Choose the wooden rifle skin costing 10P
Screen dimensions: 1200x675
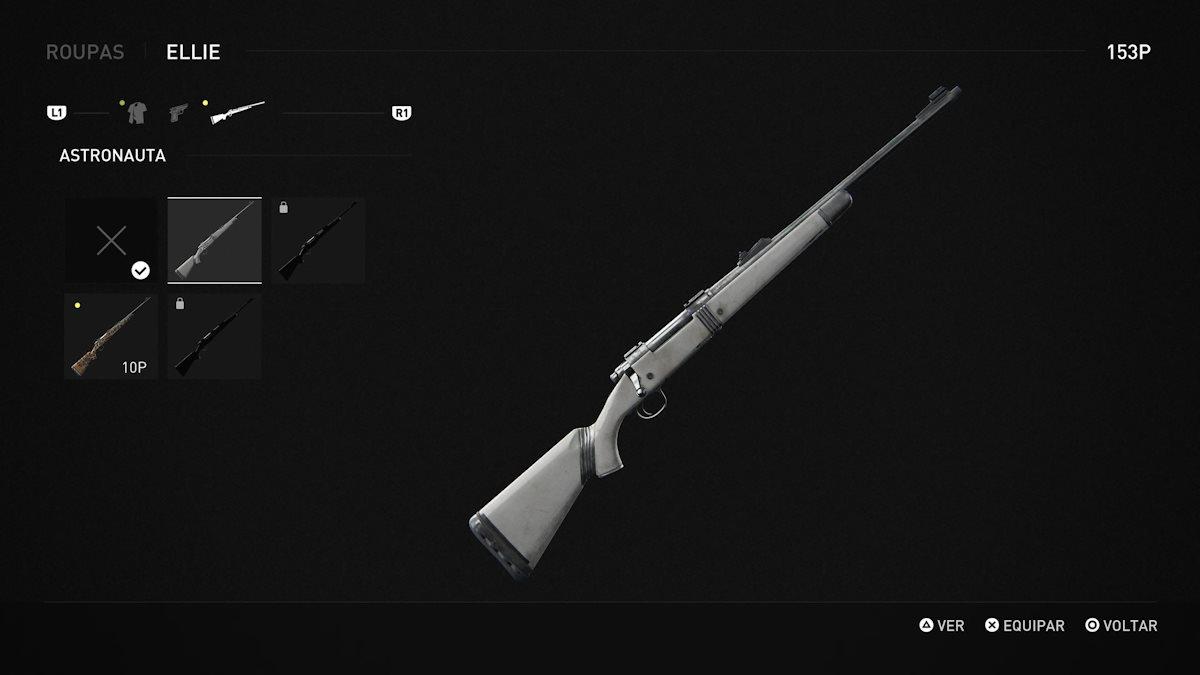(x=111, y=336)
